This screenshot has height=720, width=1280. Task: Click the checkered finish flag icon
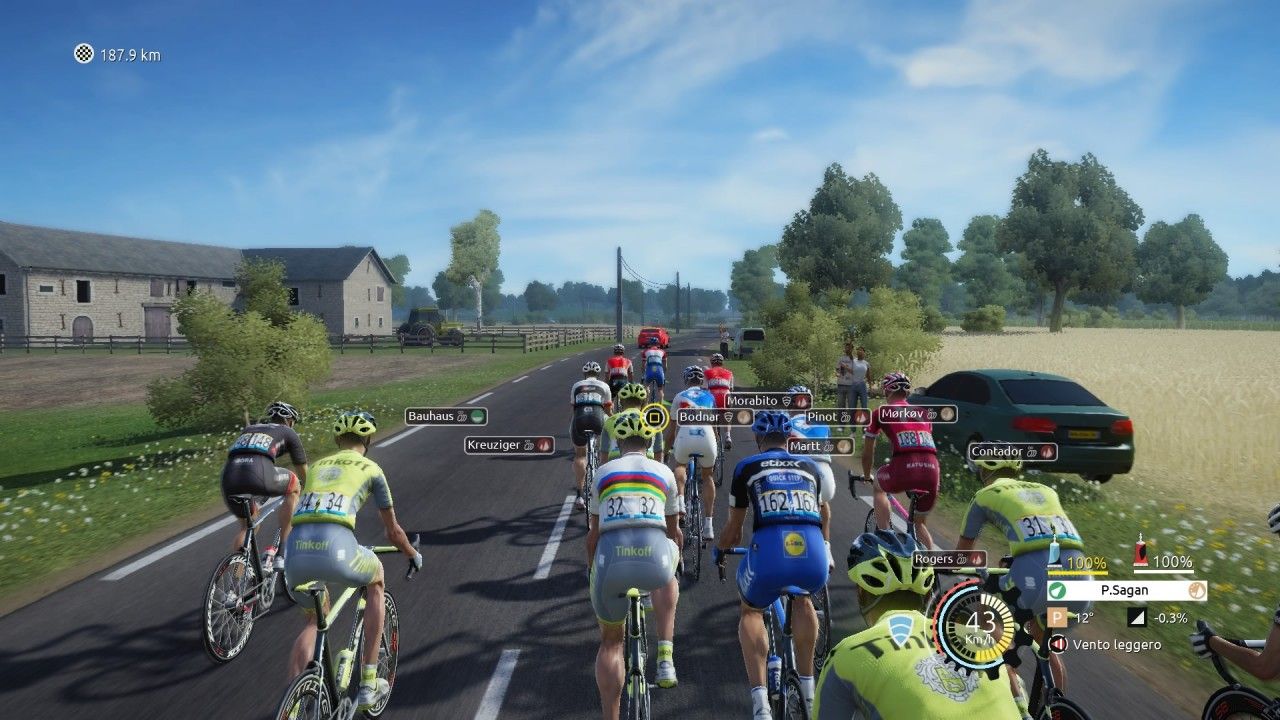pos(84,54)
